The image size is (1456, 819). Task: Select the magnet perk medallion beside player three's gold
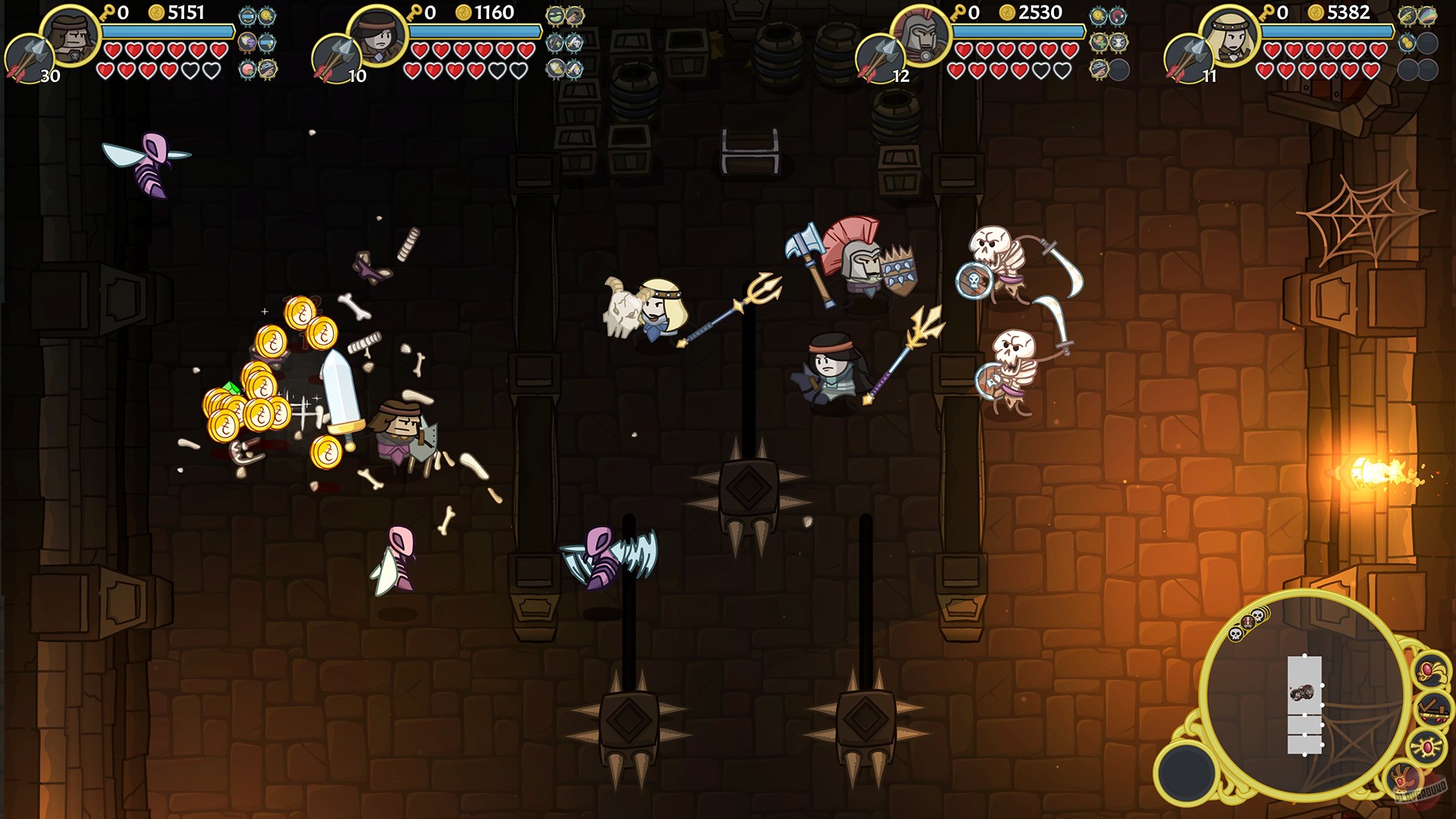[1119, 15]
